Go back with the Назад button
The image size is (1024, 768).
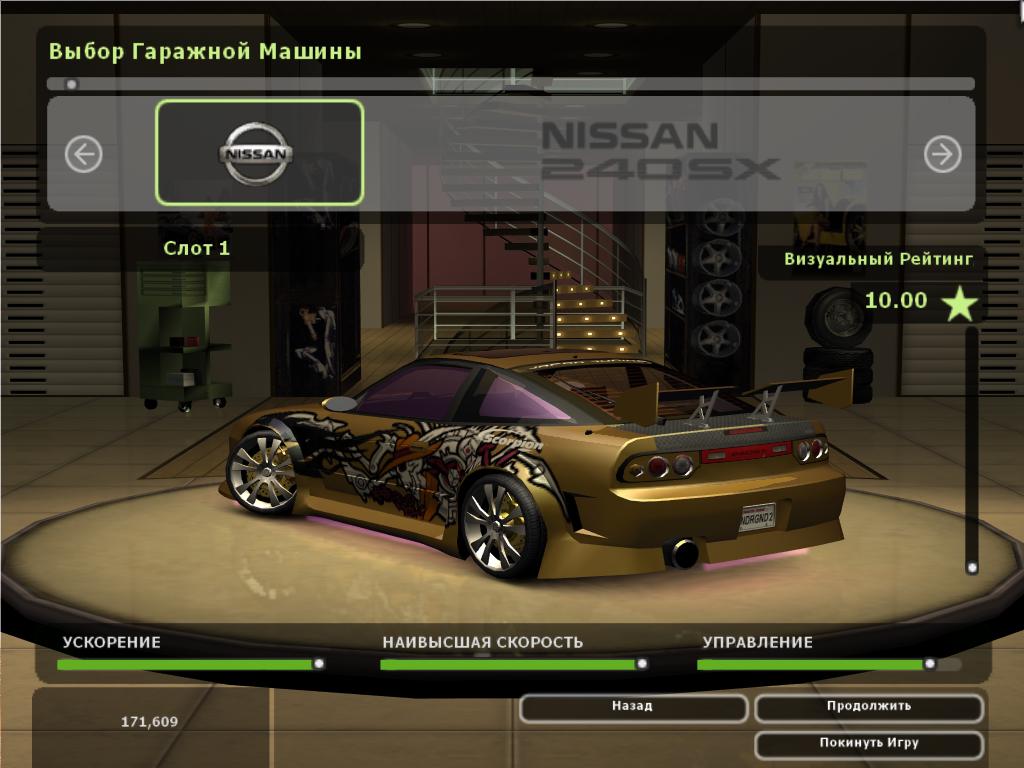(x=633, y=707)
